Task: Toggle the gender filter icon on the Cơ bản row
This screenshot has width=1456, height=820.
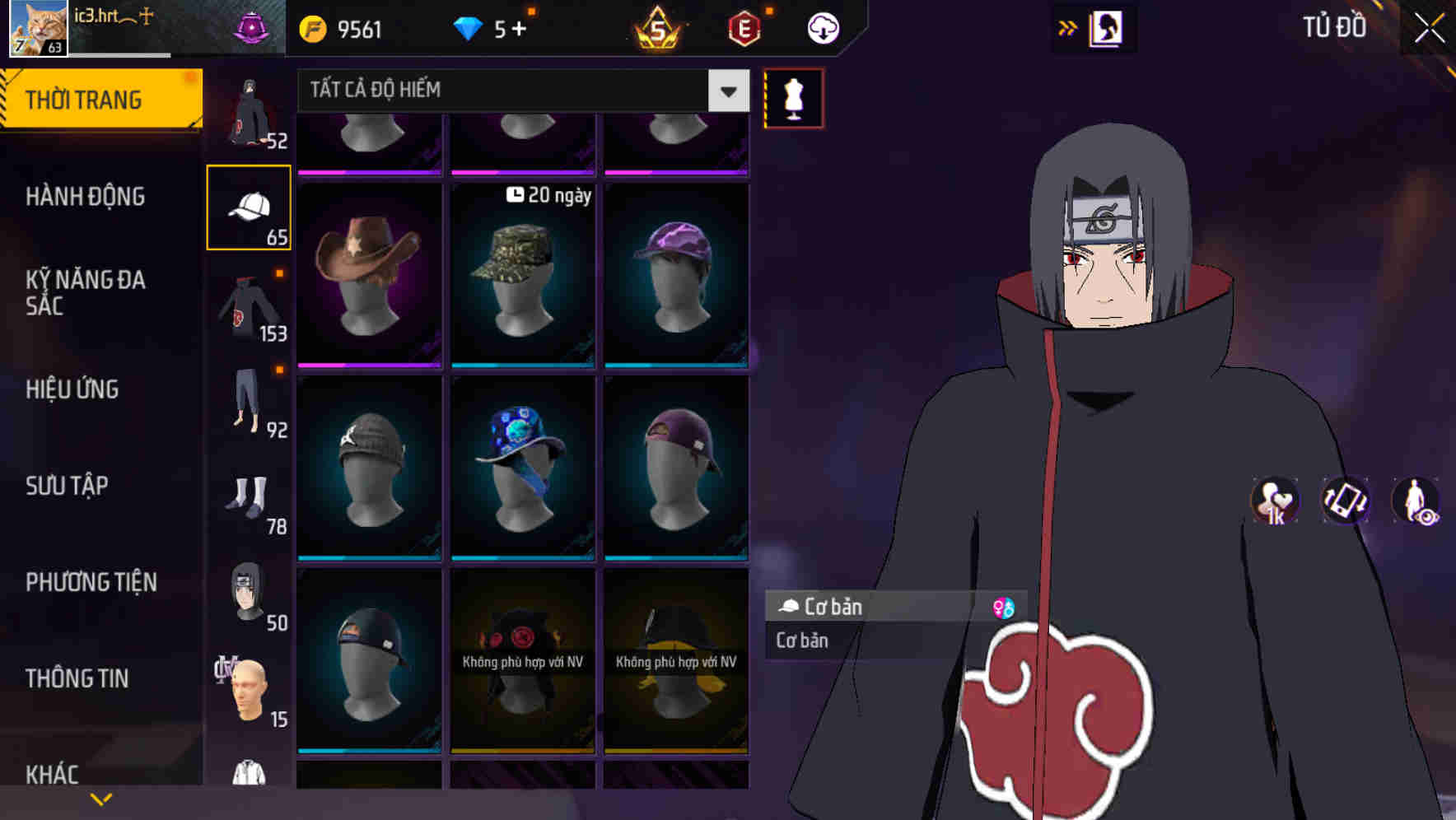Action: click(x=1004, y=607)
